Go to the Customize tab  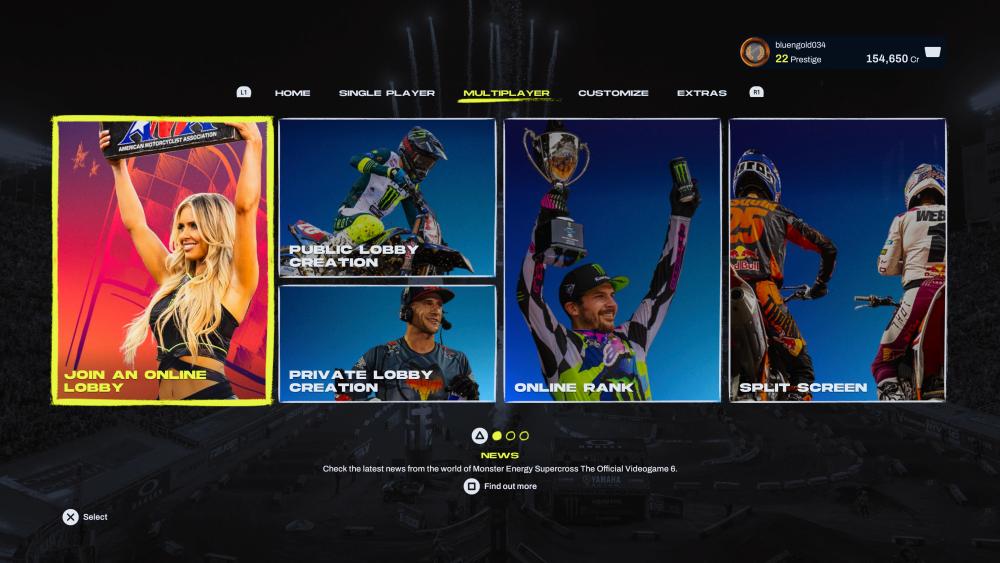pyautogui.click(x=613, y=93)
